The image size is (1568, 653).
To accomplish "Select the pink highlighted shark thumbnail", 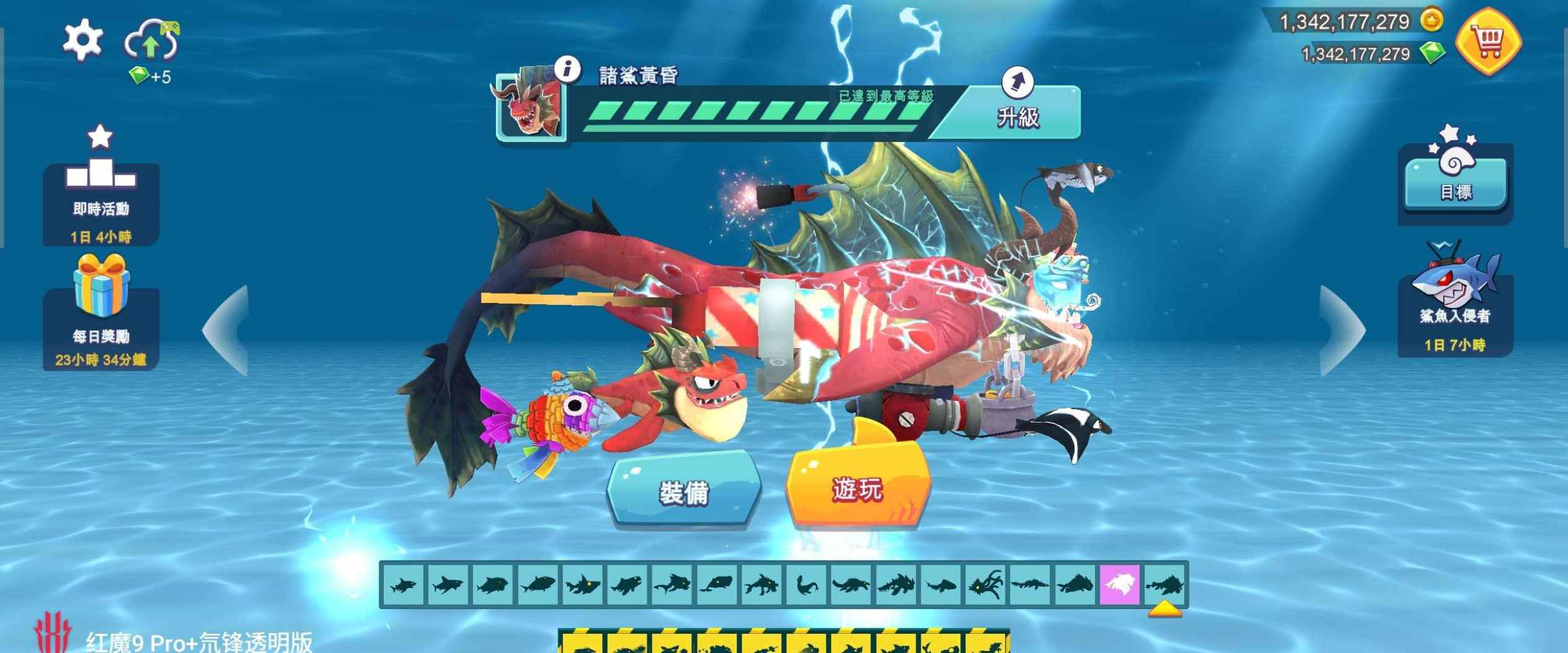I will coord(1119,584).
